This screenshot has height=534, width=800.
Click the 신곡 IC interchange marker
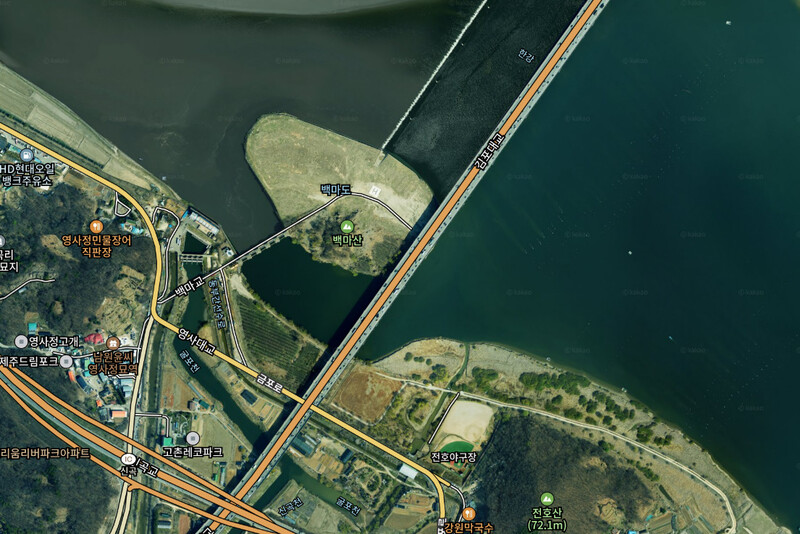pyautogui.click(x=128, y=458)
